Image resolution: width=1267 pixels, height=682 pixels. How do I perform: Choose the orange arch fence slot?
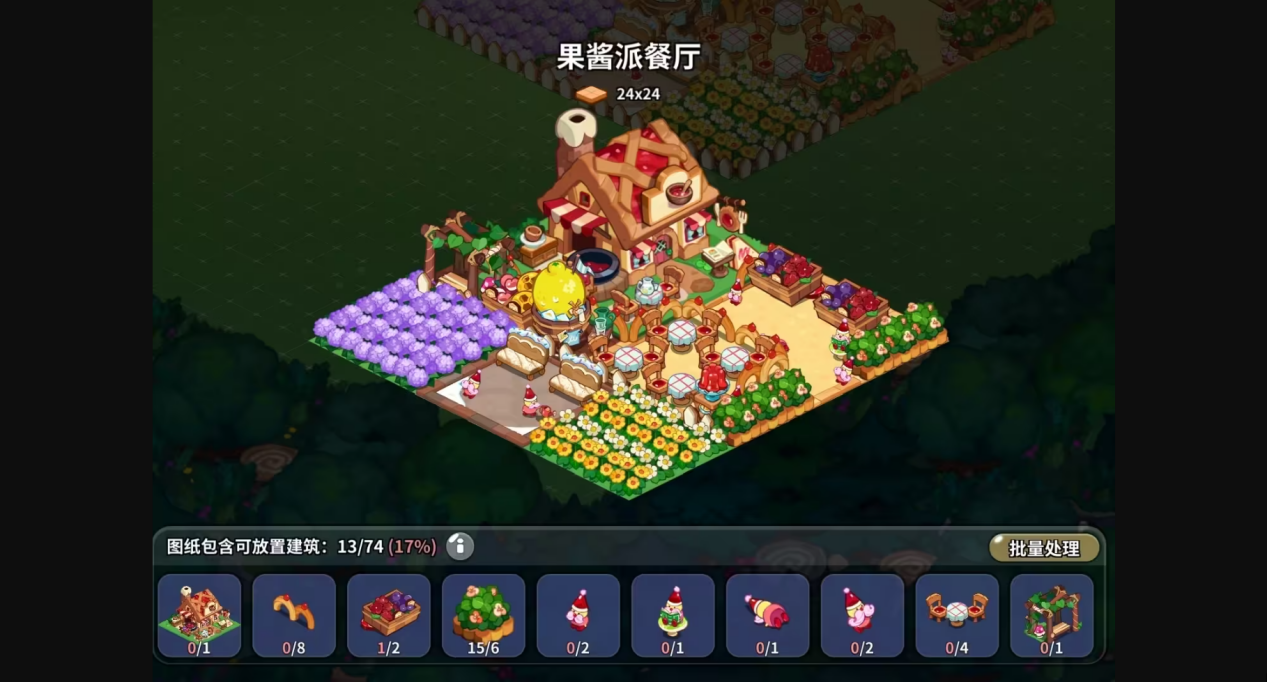pos(294,615)
